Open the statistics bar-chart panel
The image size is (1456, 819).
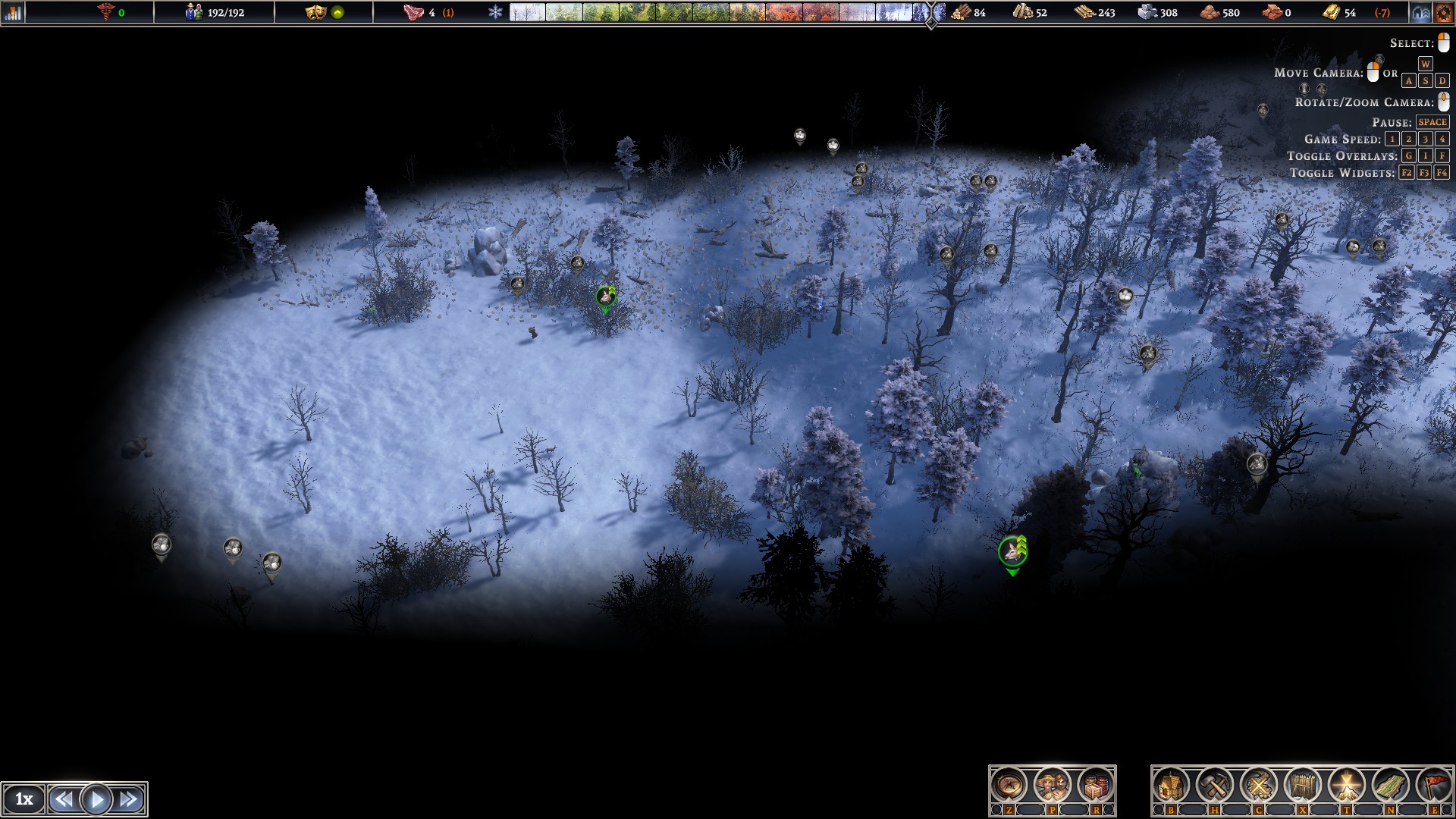click(13, 12)
